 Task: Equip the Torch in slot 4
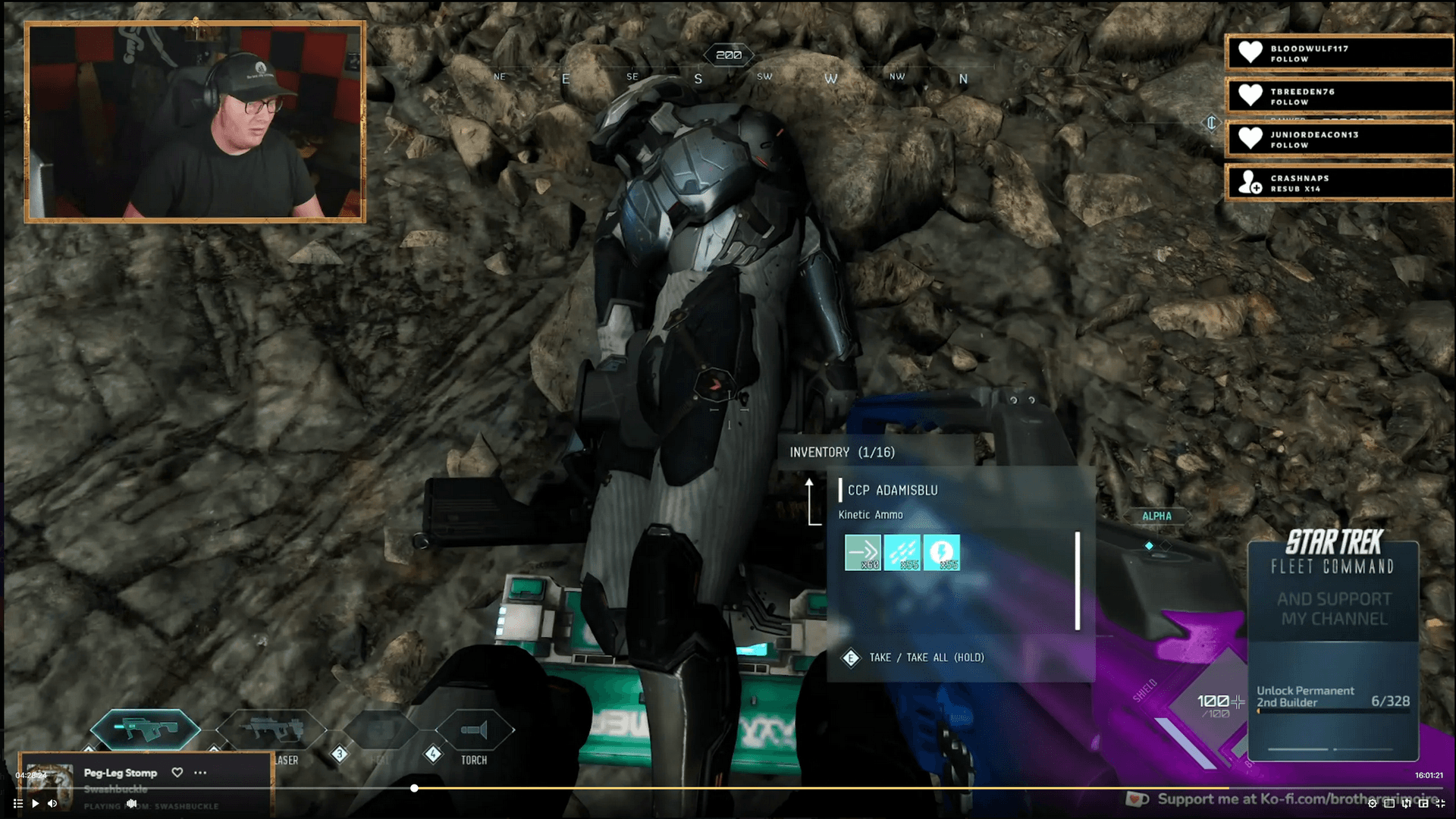[x=475, y=731]
